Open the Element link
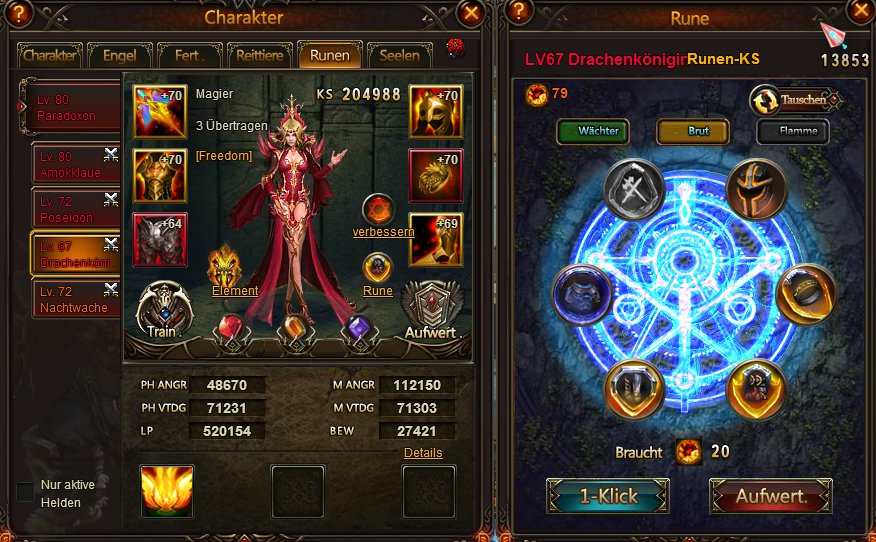 235,291
